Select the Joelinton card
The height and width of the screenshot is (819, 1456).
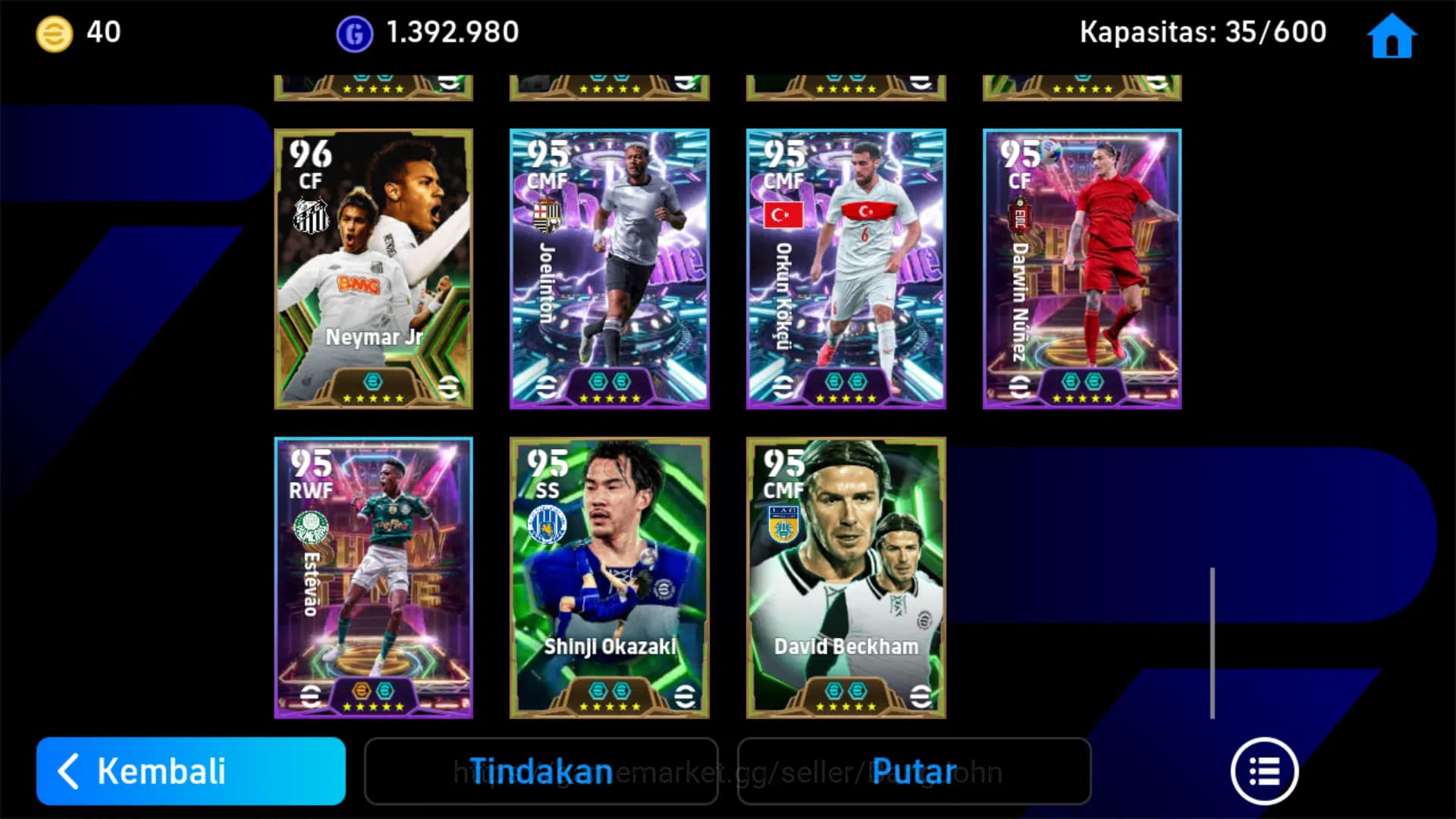[609, 269]
